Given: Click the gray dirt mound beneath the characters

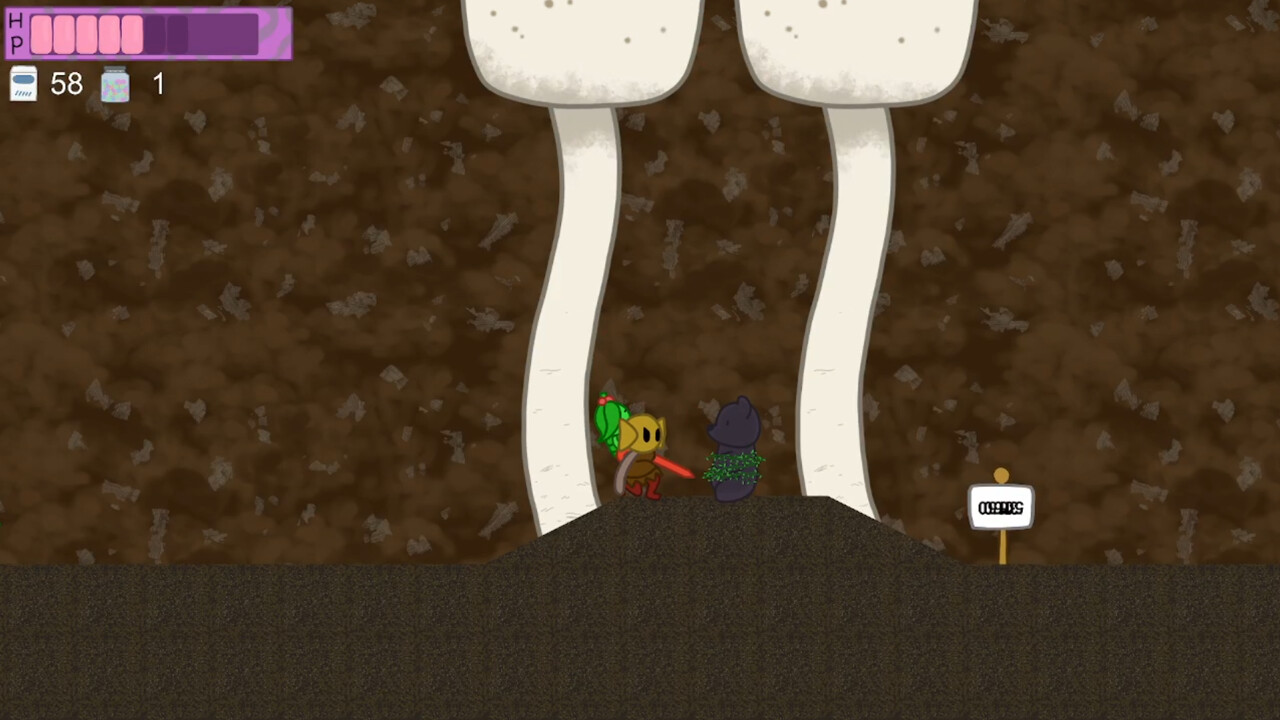Looking at the screenshot, I should [x=700, y=530].
